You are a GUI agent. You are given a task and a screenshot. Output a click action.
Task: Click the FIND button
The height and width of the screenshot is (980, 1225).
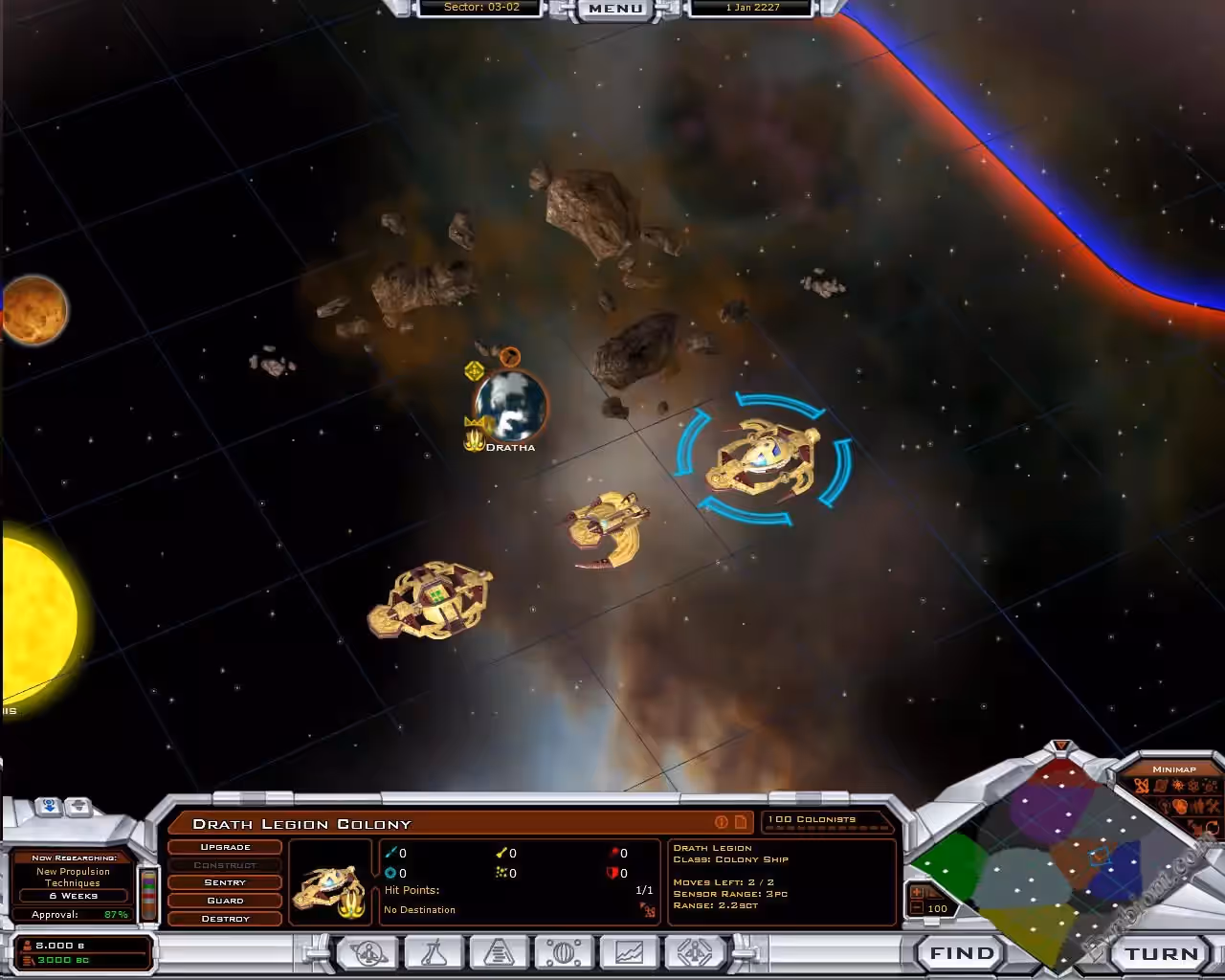[961, 953]
